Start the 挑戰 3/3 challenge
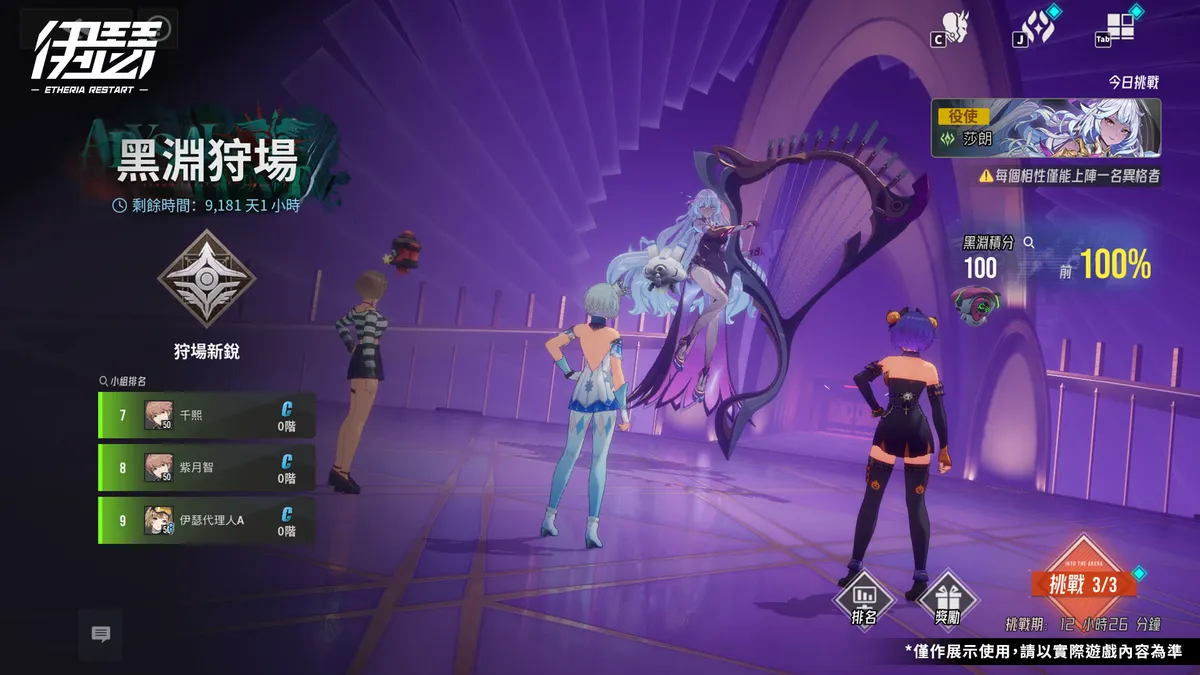Image resolution: width=1200 pixels, height=675 pixels. pos(1083,582)
